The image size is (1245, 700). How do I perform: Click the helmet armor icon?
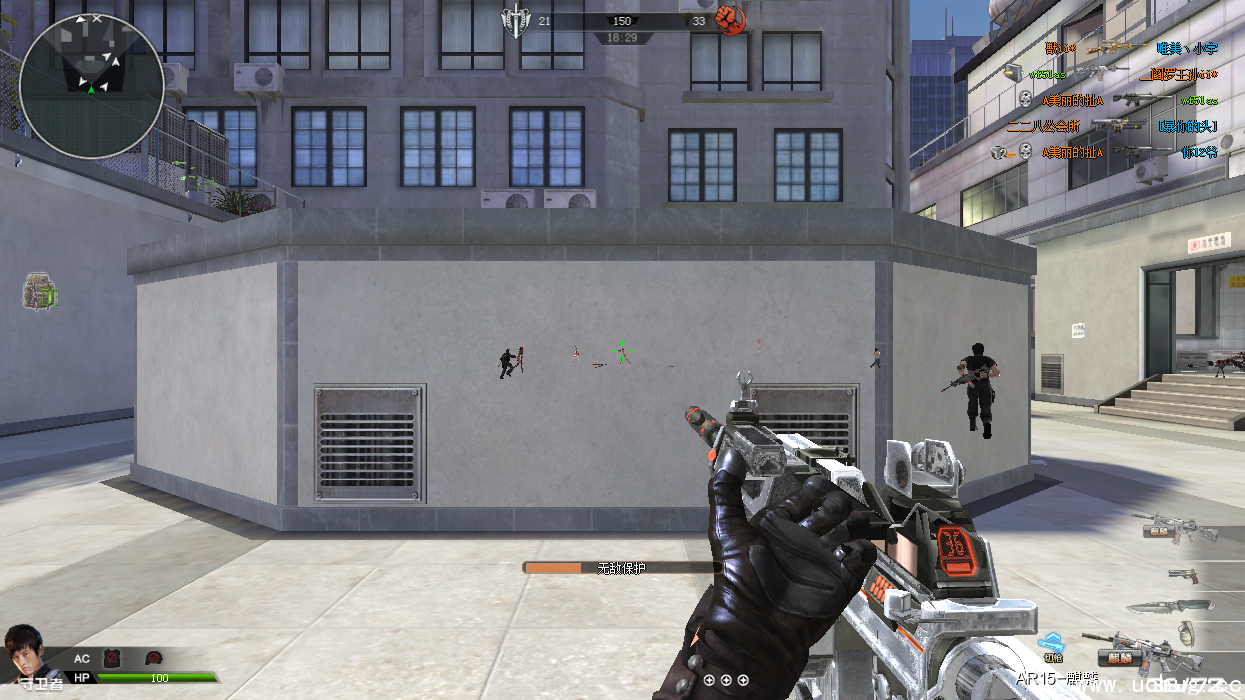[x=154, y=657]
